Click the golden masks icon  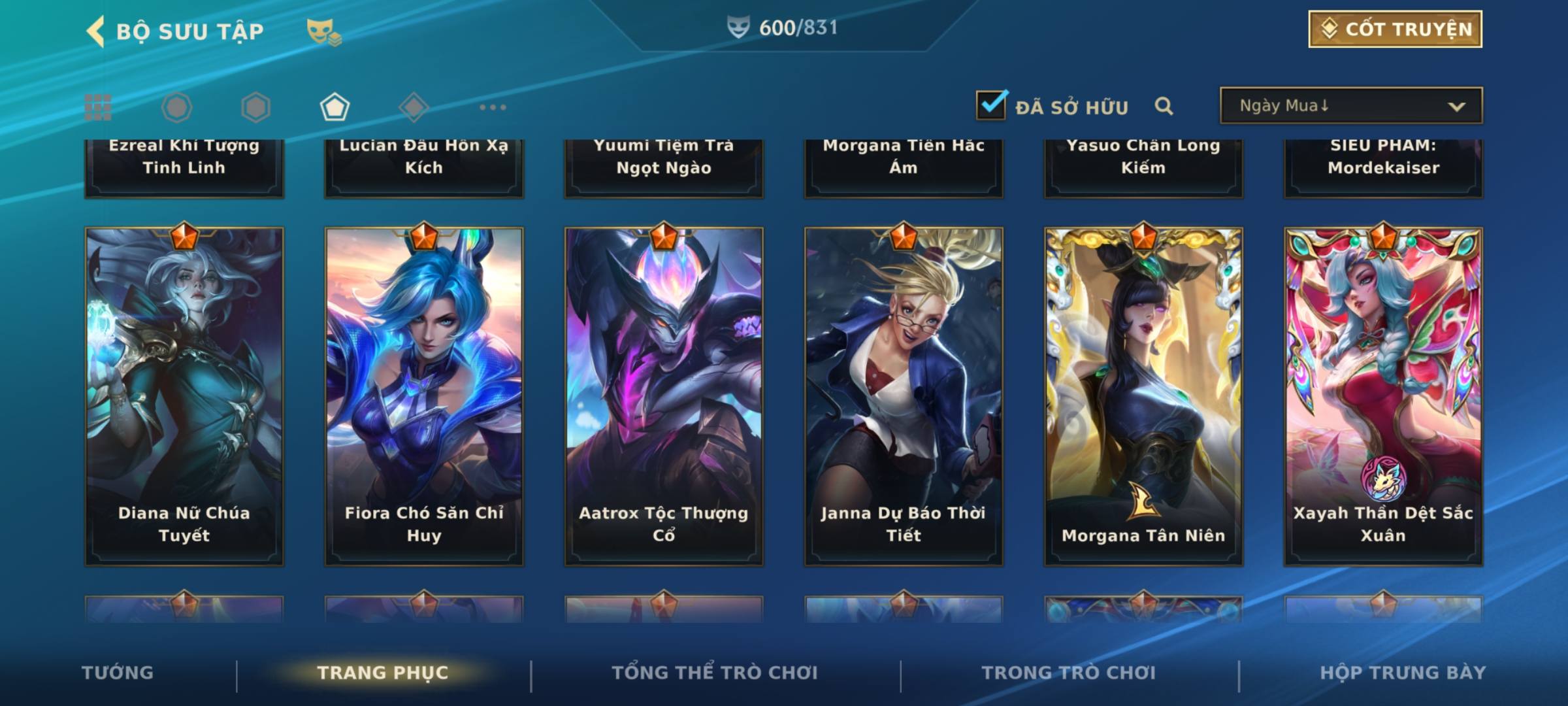[x=323, y=31]
